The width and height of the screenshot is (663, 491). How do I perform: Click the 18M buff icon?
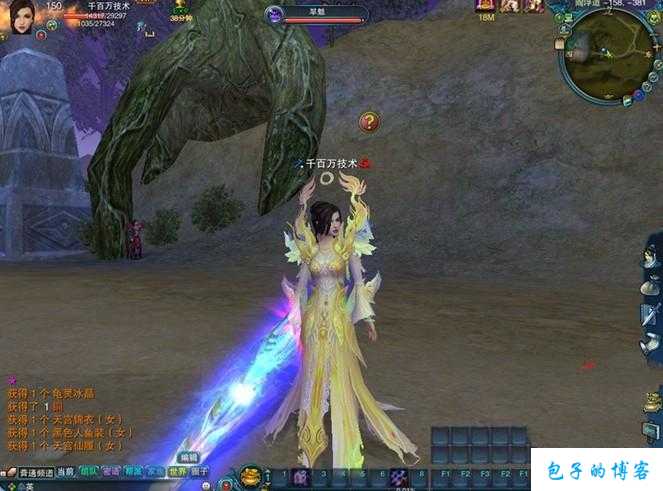[486, 6]
